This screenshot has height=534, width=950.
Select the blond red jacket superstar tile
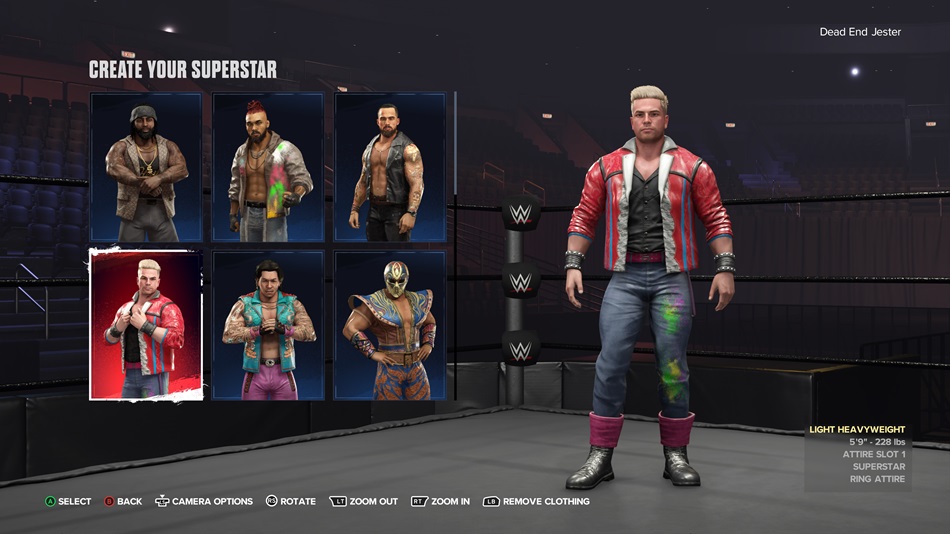[x=146, y=325]
